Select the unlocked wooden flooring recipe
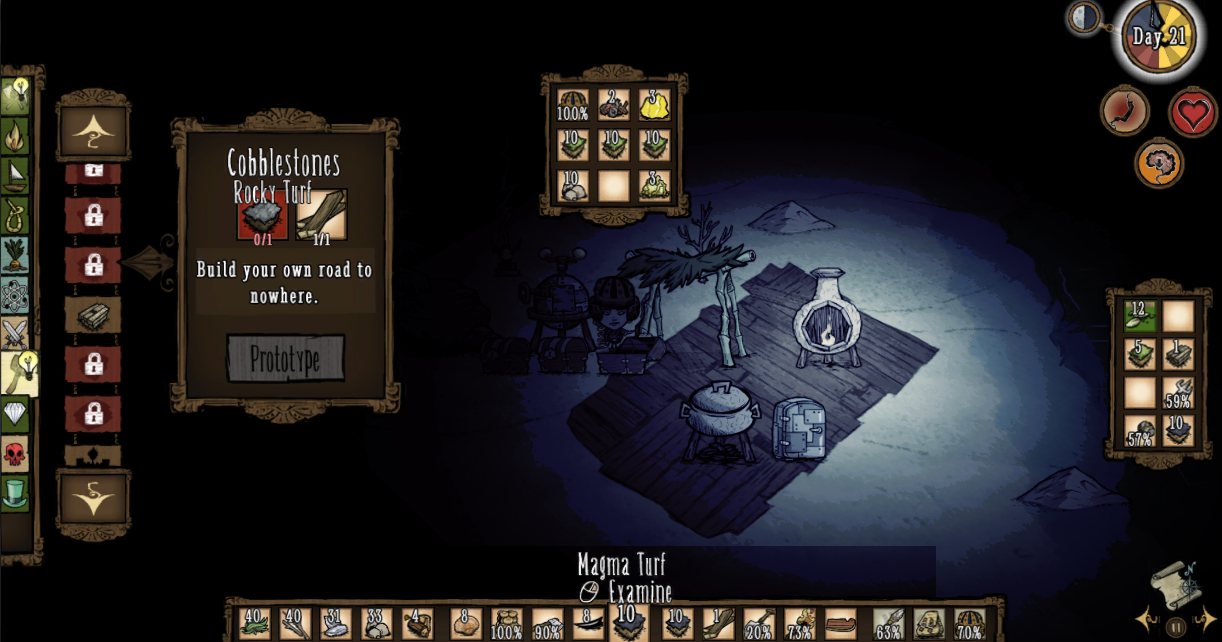1222x642 pixels. (x=93, y=315)
